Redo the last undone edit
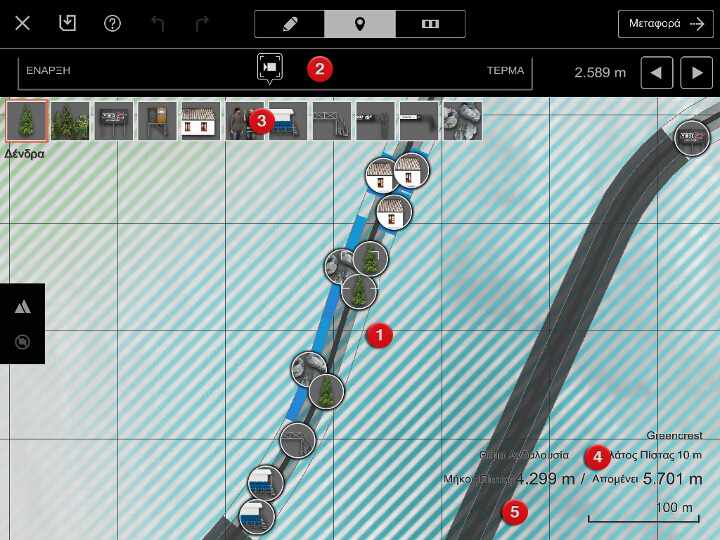The width and height of the screenshot is (720, 540). pos(202,23)
